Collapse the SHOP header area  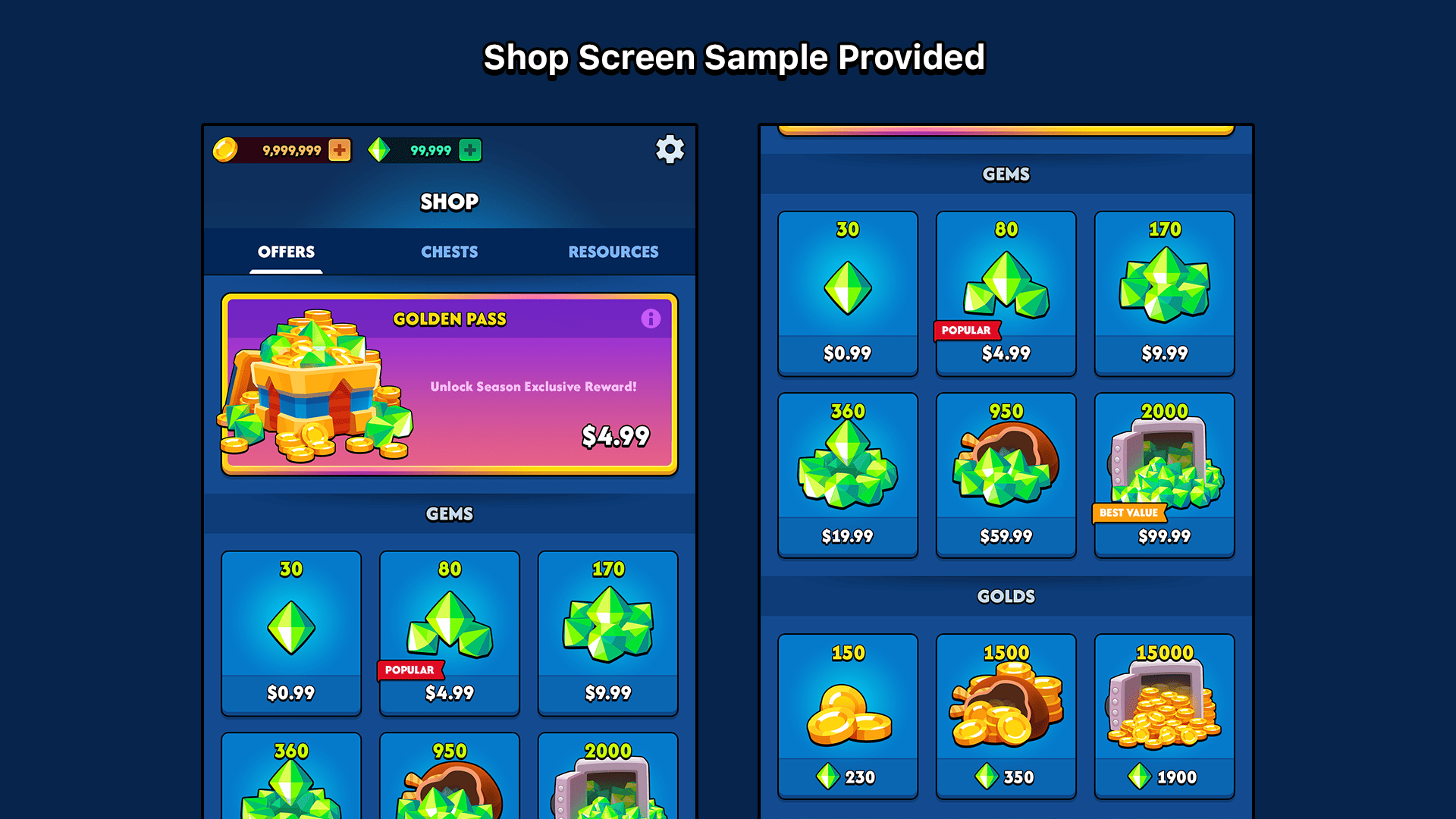(449, 201)
